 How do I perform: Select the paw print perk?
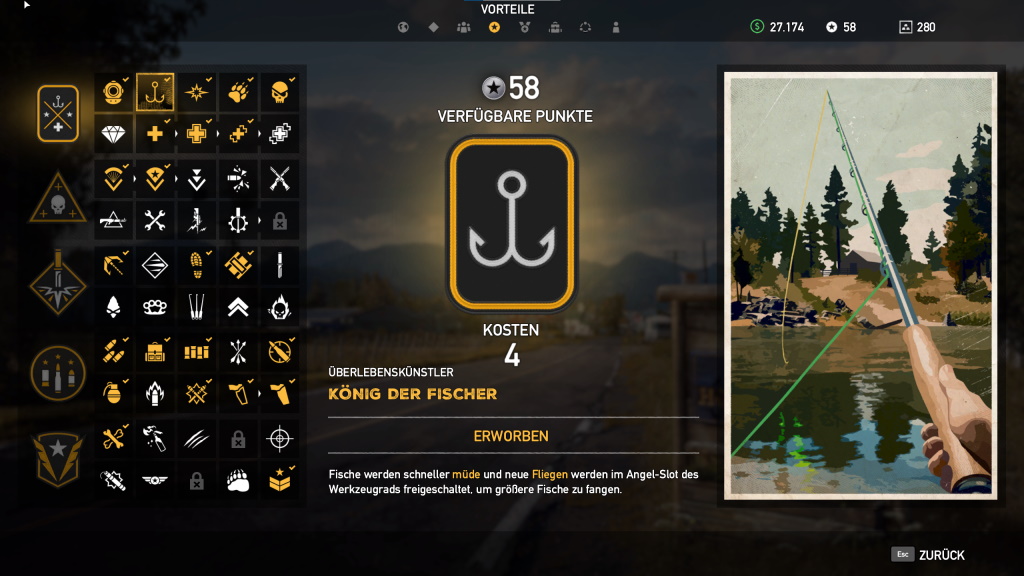[237, 93]
